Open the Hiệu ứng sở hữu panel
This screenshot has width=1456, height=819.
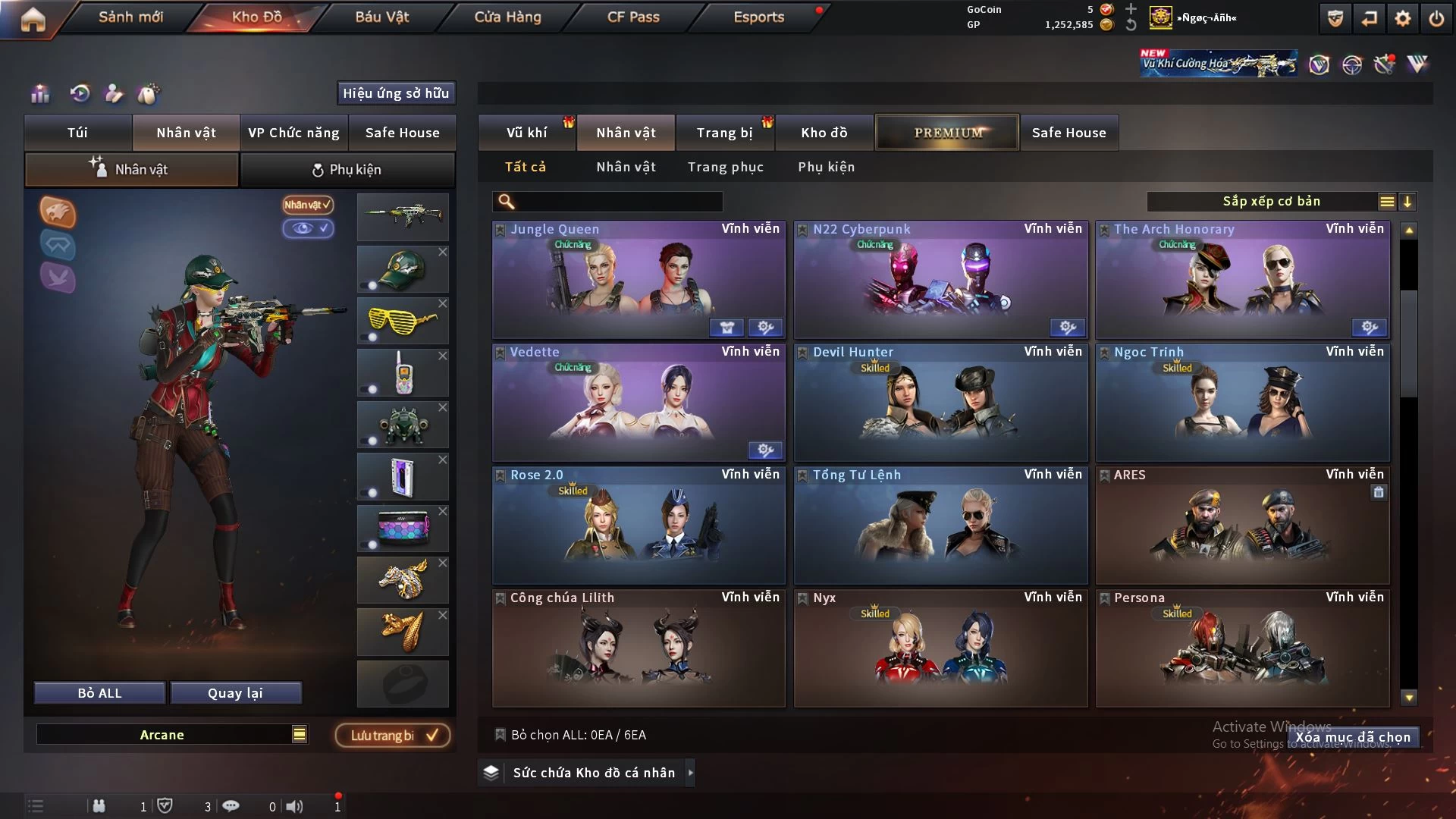coord(396,93)
